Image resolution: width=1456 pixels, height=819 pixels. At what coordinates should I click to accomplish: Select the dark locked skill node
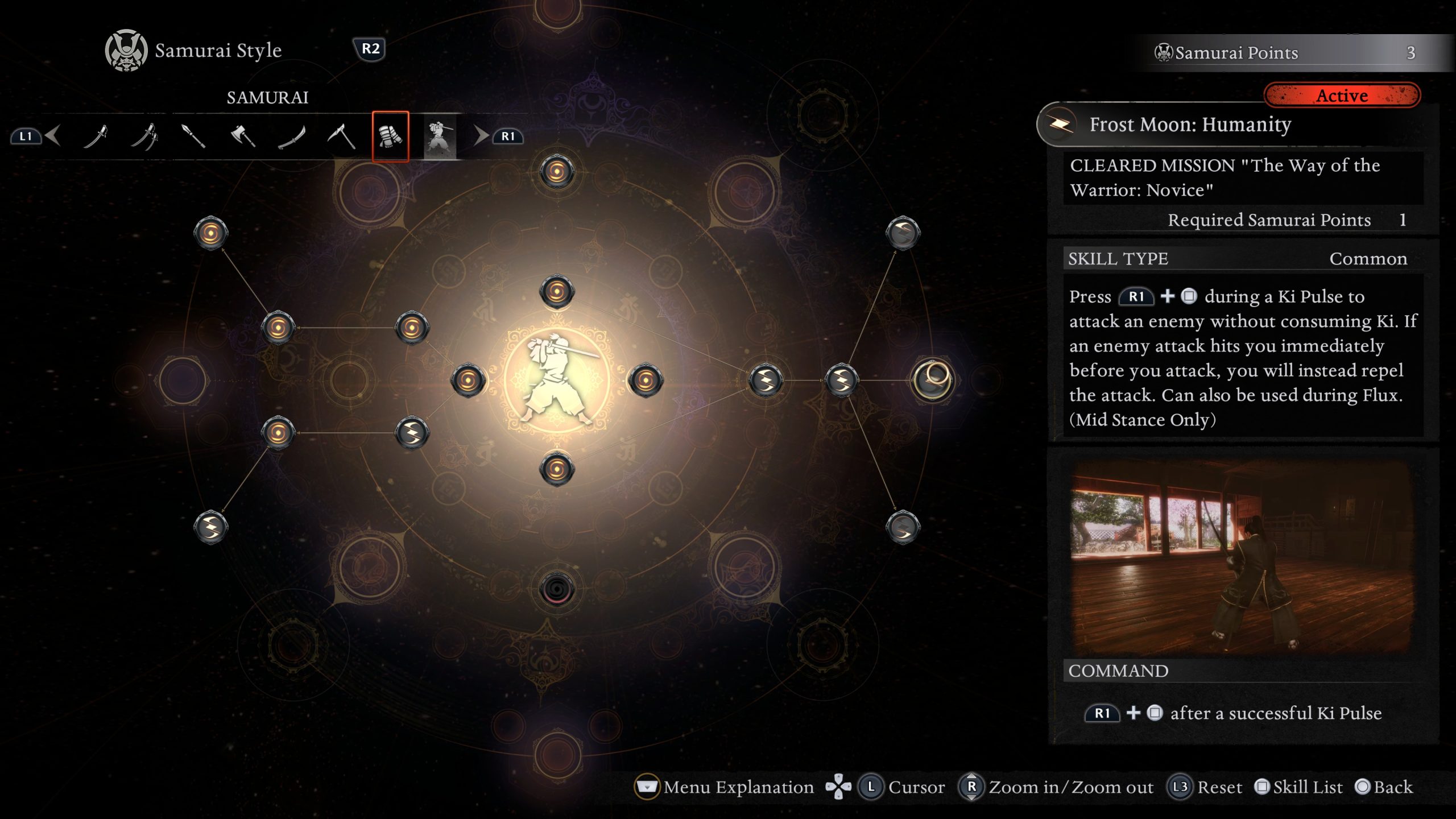(557, 589)
